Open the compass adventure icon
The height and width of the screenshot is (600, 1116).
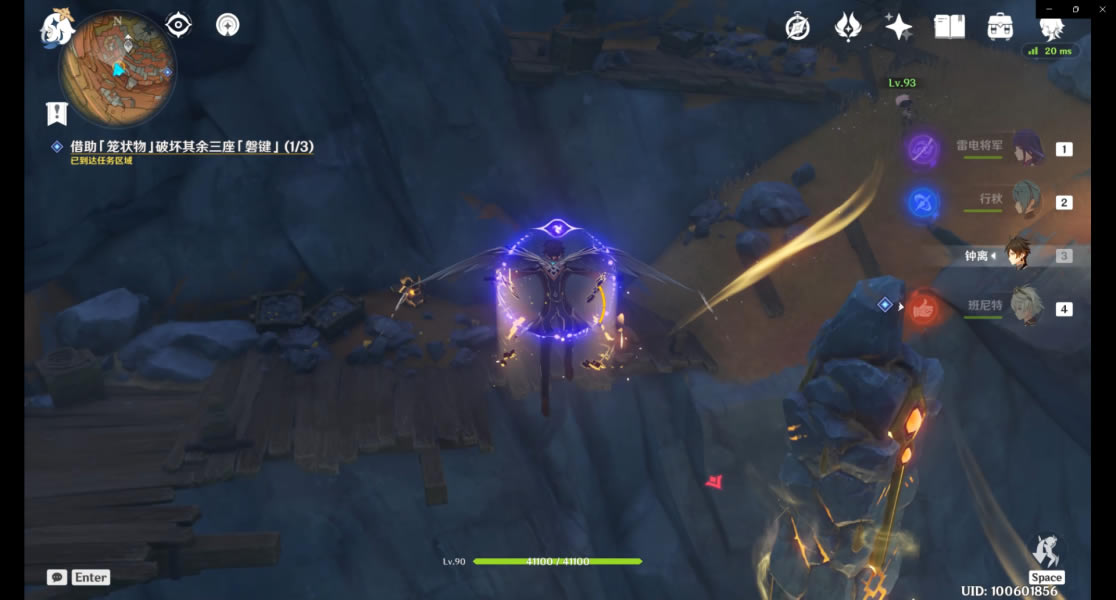tap(797, 27)
